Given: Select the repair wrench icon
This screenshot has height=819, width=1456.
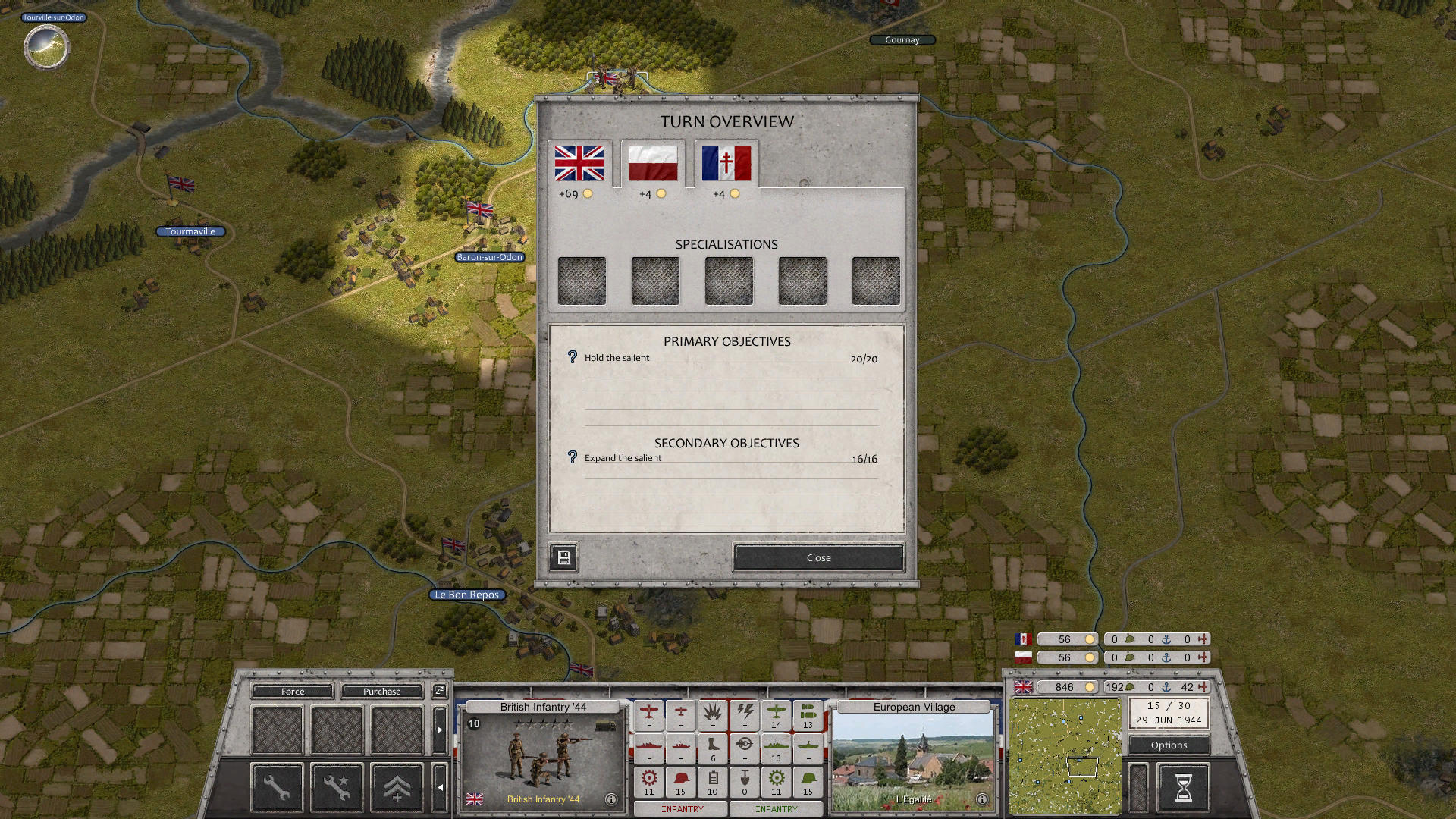Looking at the screenshot, I should click(277, 787).
